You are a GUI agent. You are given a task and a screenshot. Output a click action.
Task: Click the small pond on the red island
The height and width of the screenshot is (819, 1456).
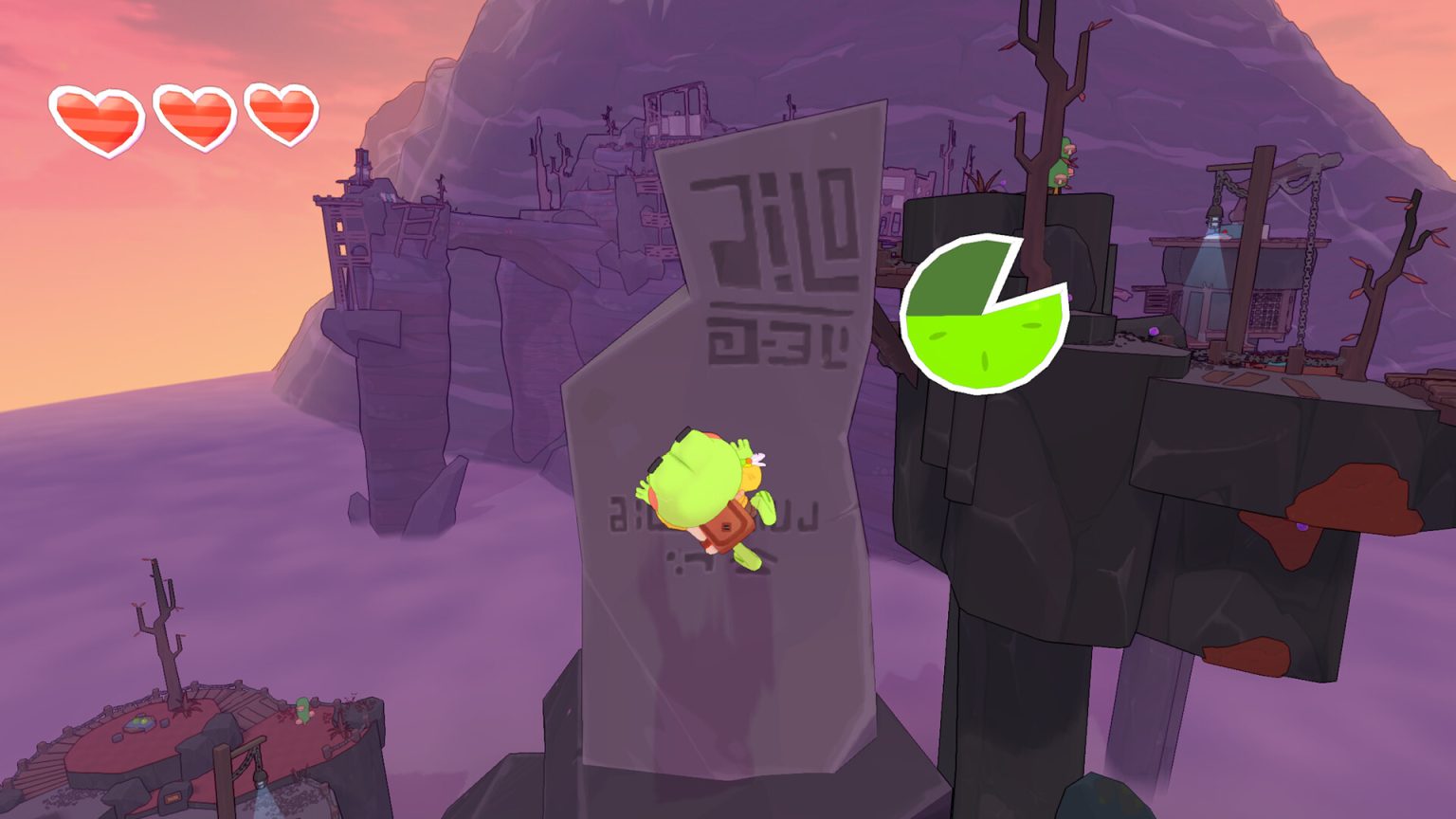point(138,723)
